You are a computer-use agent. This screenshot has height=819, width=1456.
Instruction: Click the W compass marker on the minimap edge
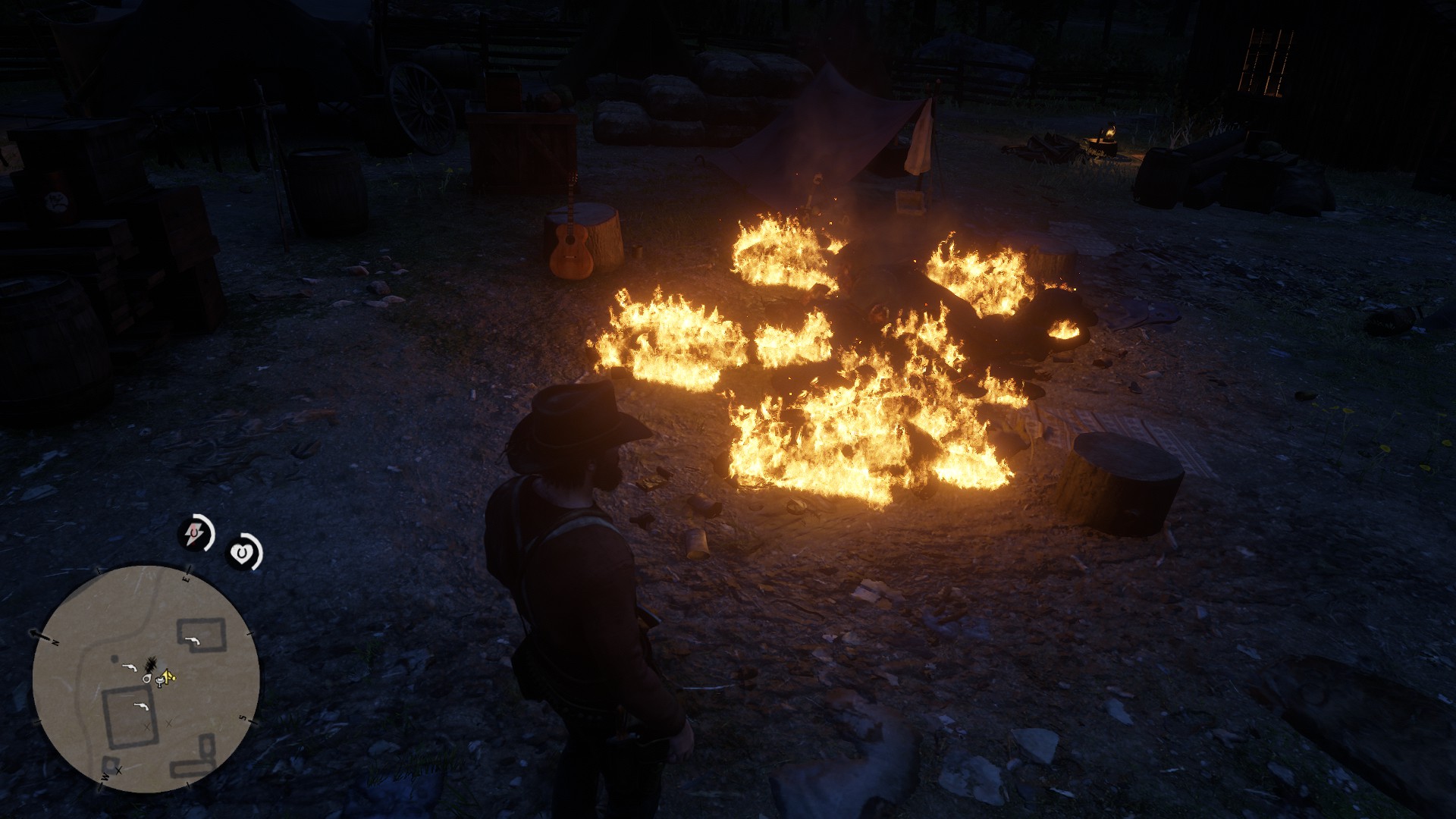(105, 778)
